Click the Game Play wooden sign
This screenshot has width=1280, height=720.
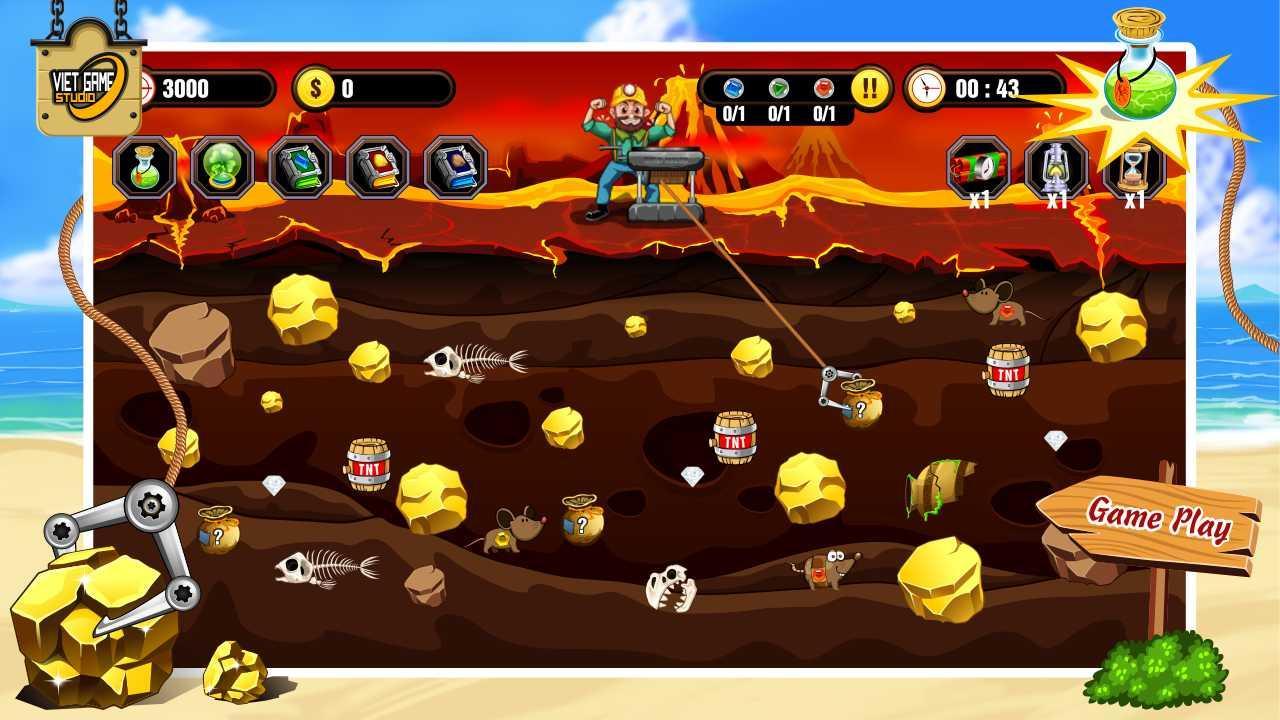pyautogui.click(x=1160, y=517)
